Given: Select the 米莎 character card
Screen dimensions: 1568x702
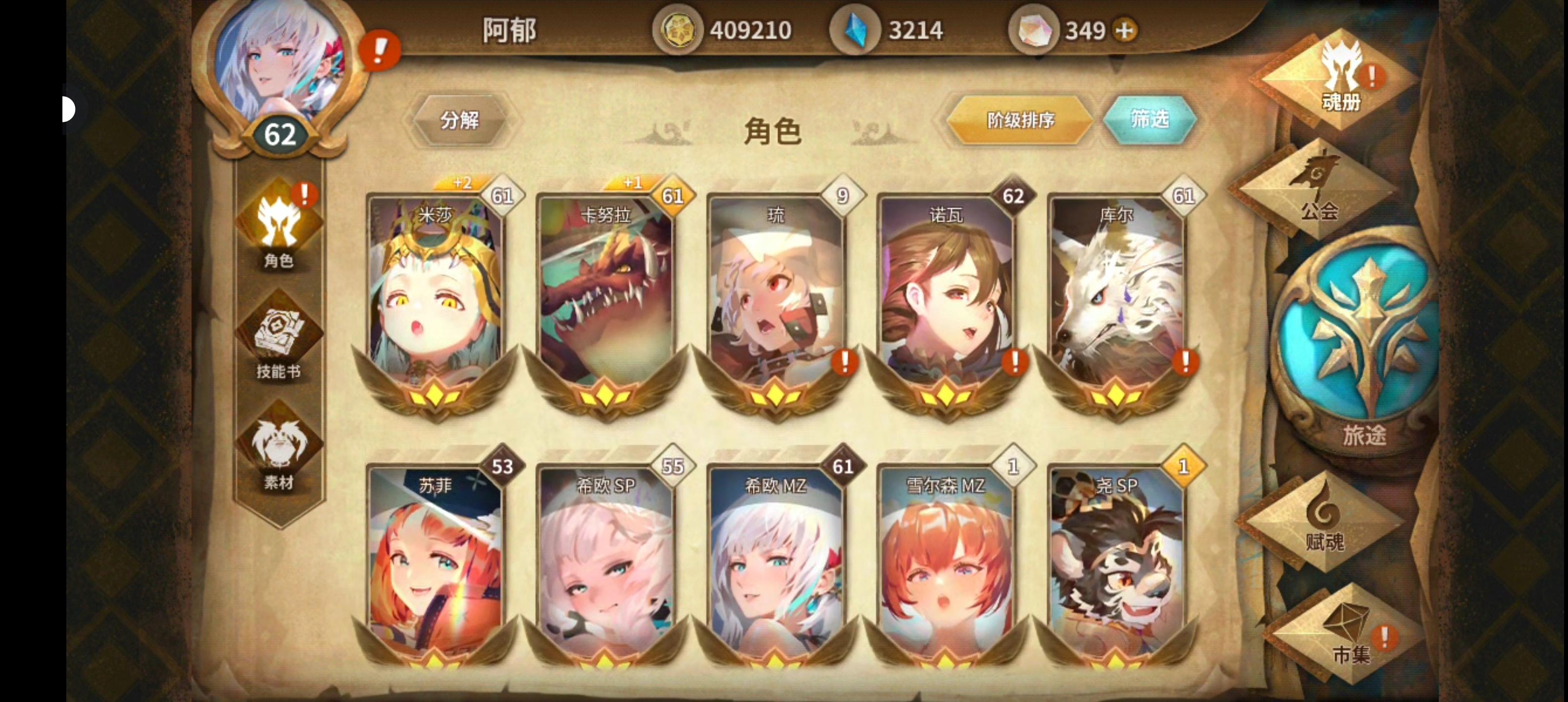Looking at the screenshot, I should (x=435, y=298).
